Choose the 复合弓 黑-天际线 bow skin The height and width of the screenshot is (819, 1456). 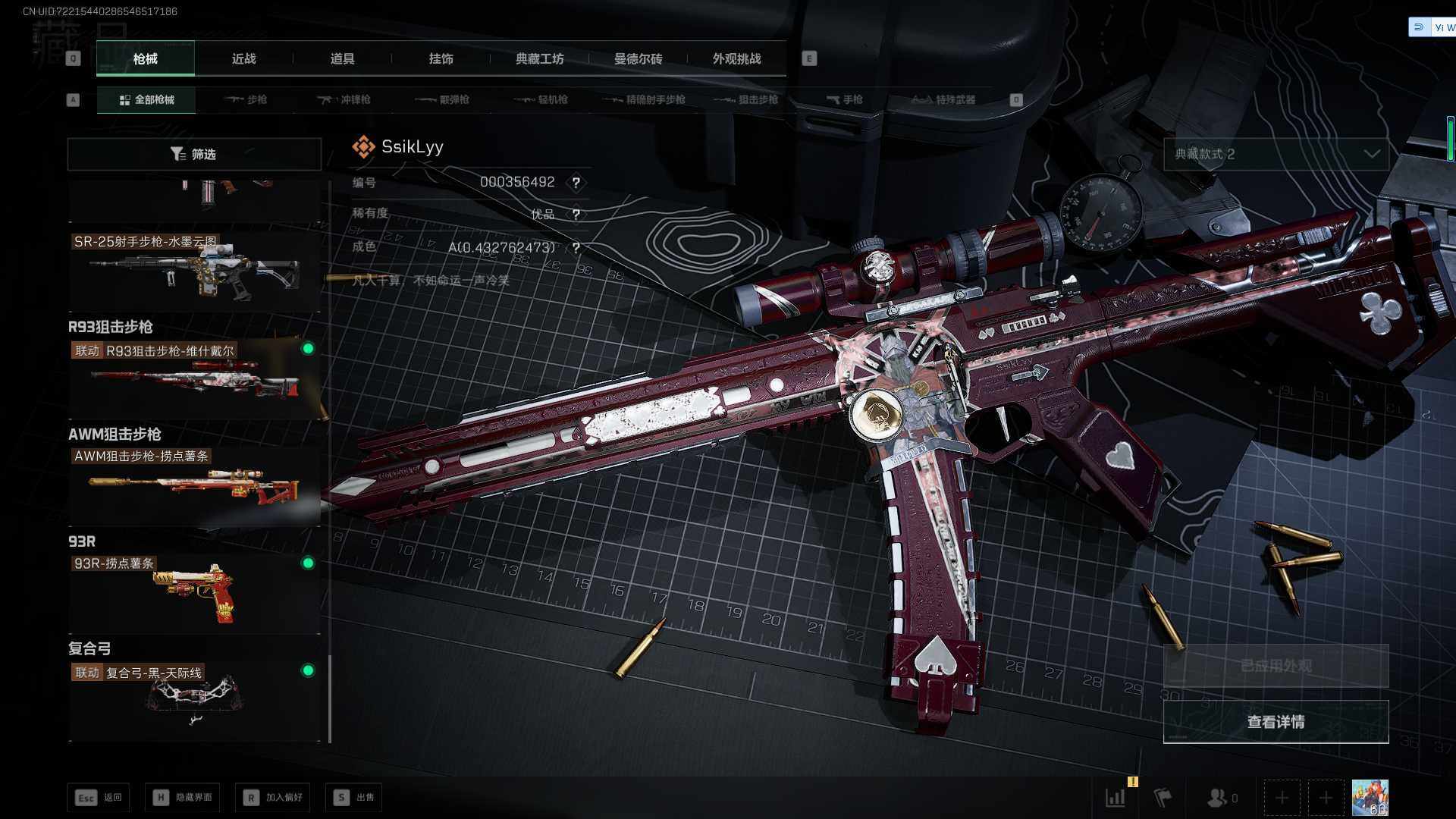point(194,699)
